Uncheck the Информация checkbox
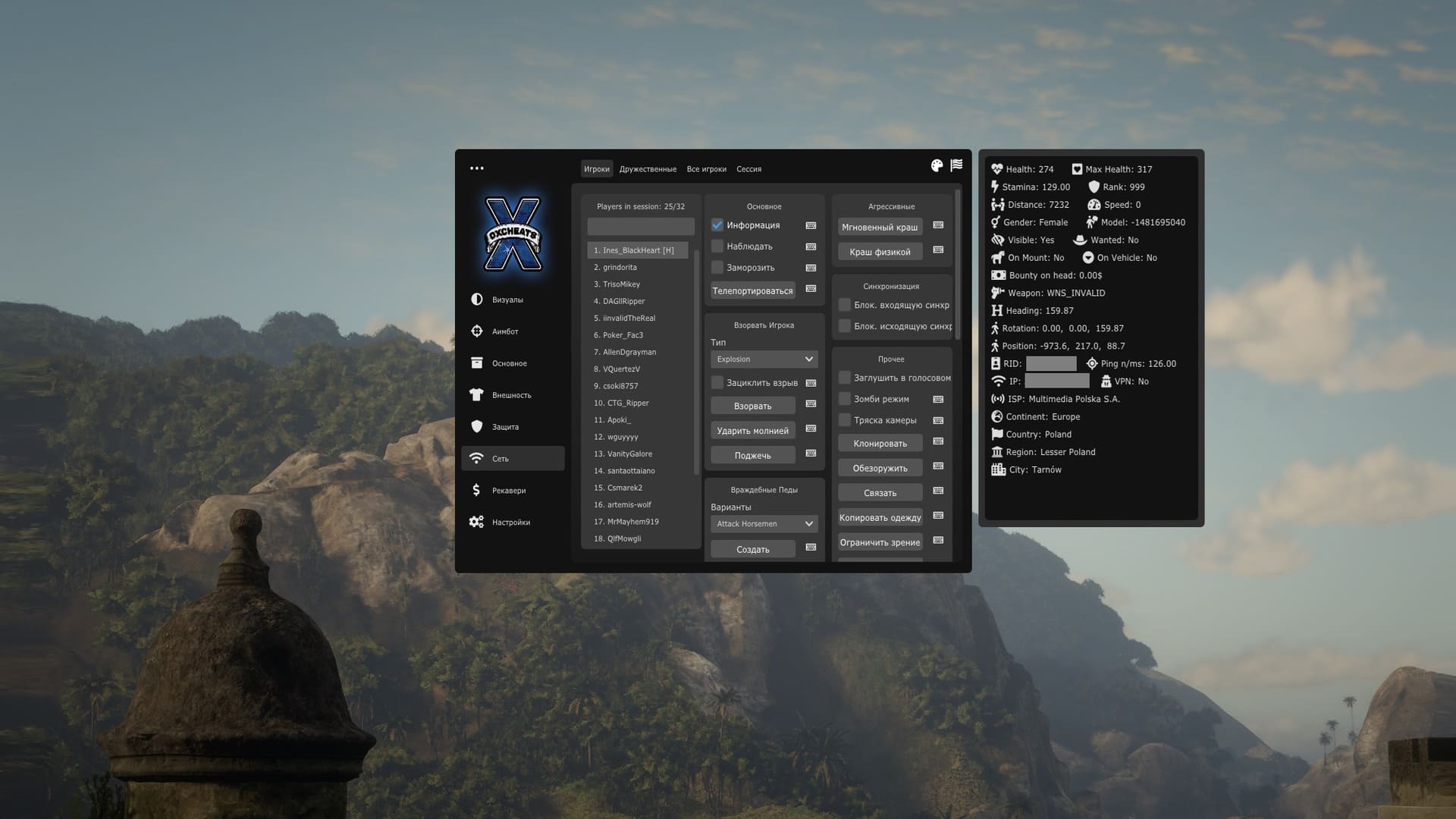The image size is (1456, 819). coord(717,224)
